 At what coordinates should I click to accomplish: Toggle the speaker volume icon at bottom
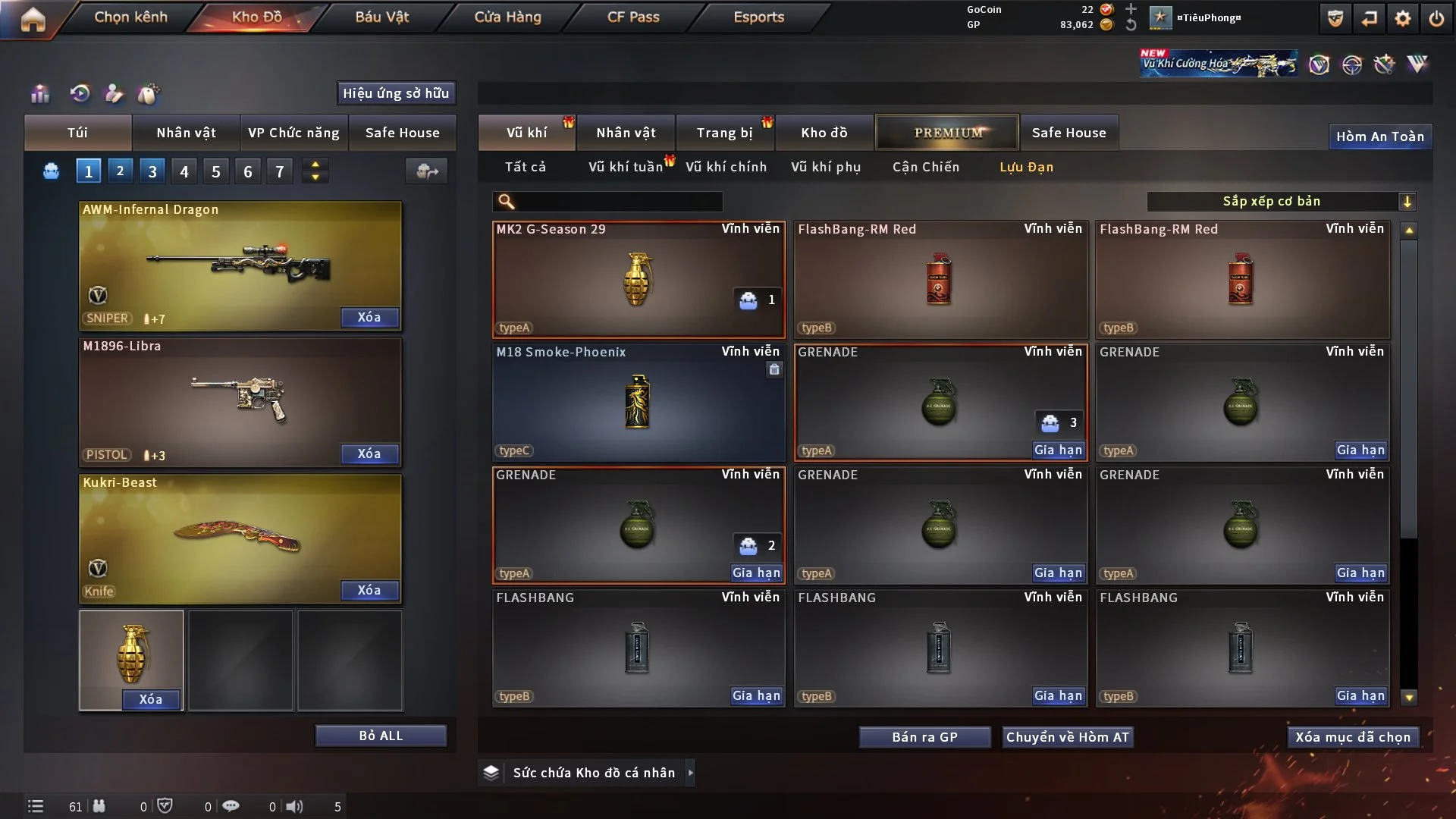coord(294,806)
